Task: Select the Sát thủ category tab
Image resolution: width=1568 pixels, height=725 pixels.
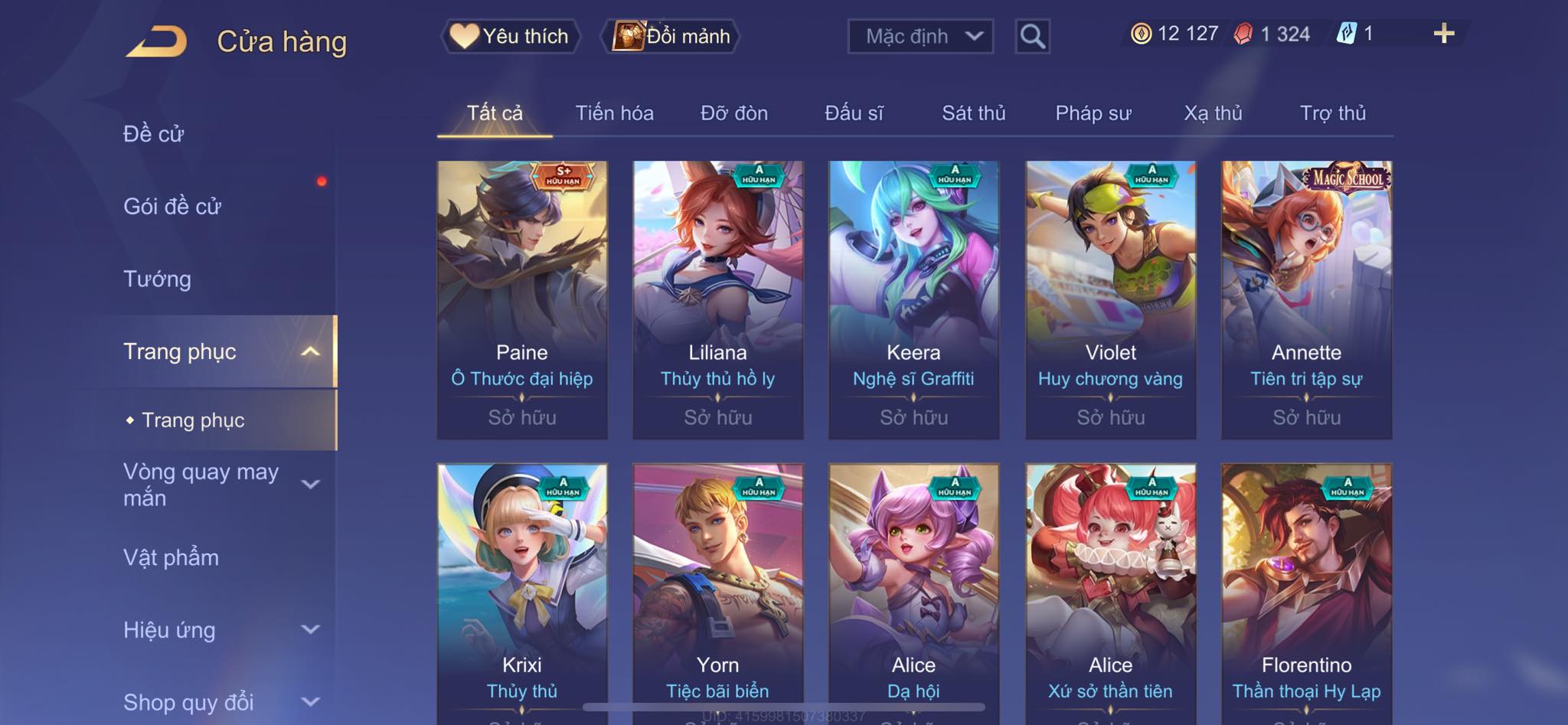Action: click(x=973, y=113)
